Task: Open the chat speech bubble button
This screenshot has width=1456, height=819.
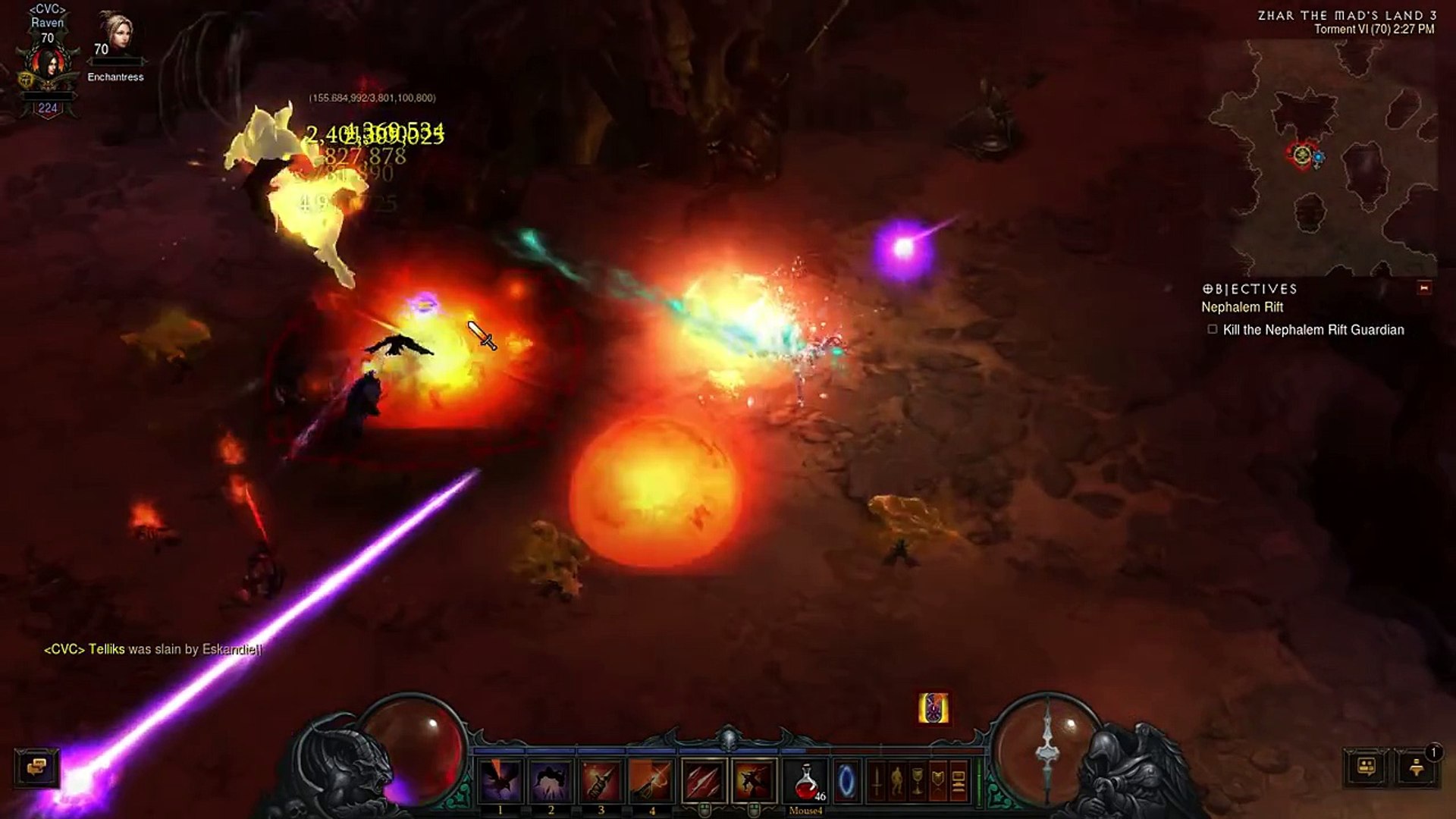Action: click(36, 767)
